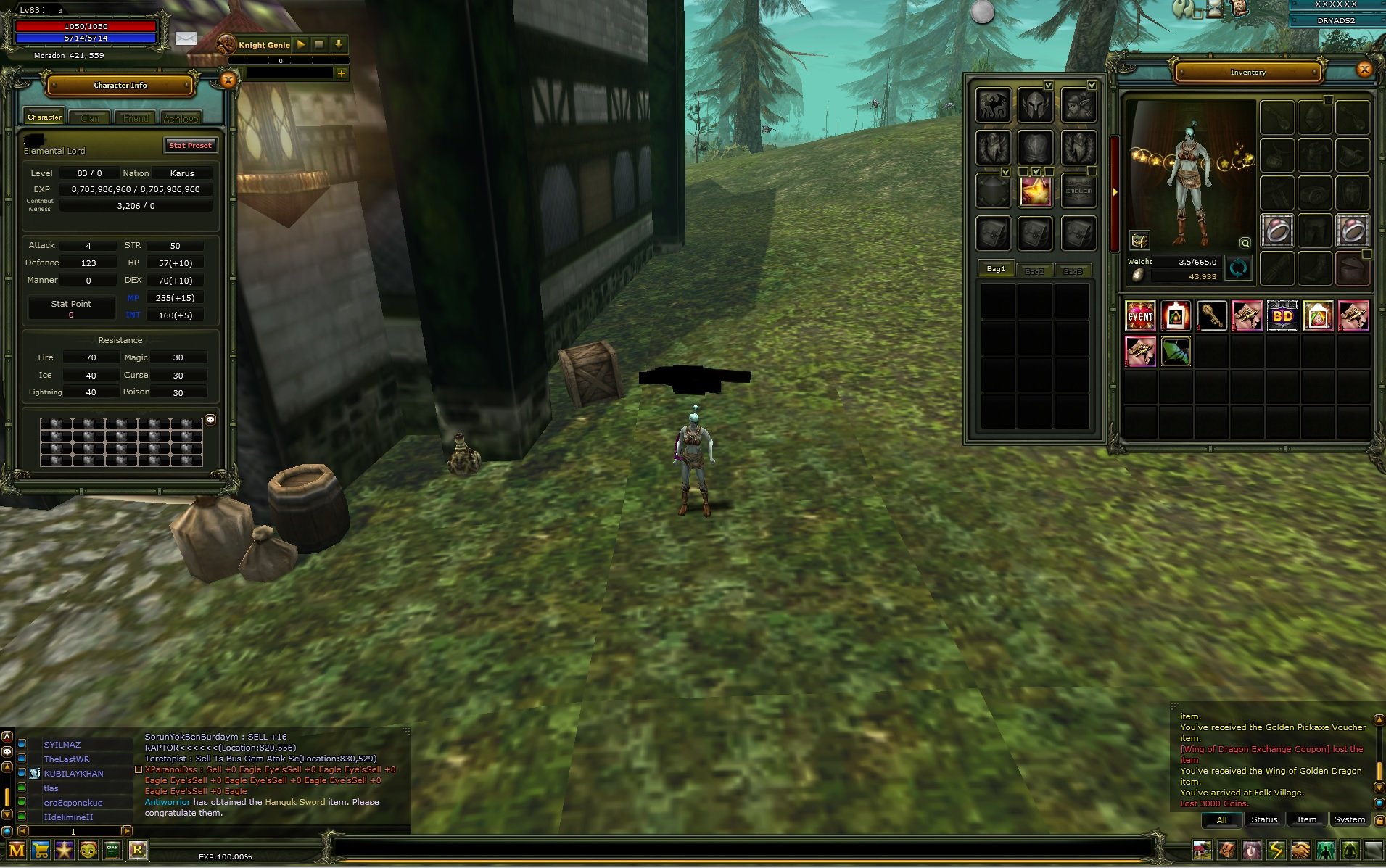The image size is (1386, 868).
Task: Switch to the Clan tab in Character Info
Action: [89, 117]
